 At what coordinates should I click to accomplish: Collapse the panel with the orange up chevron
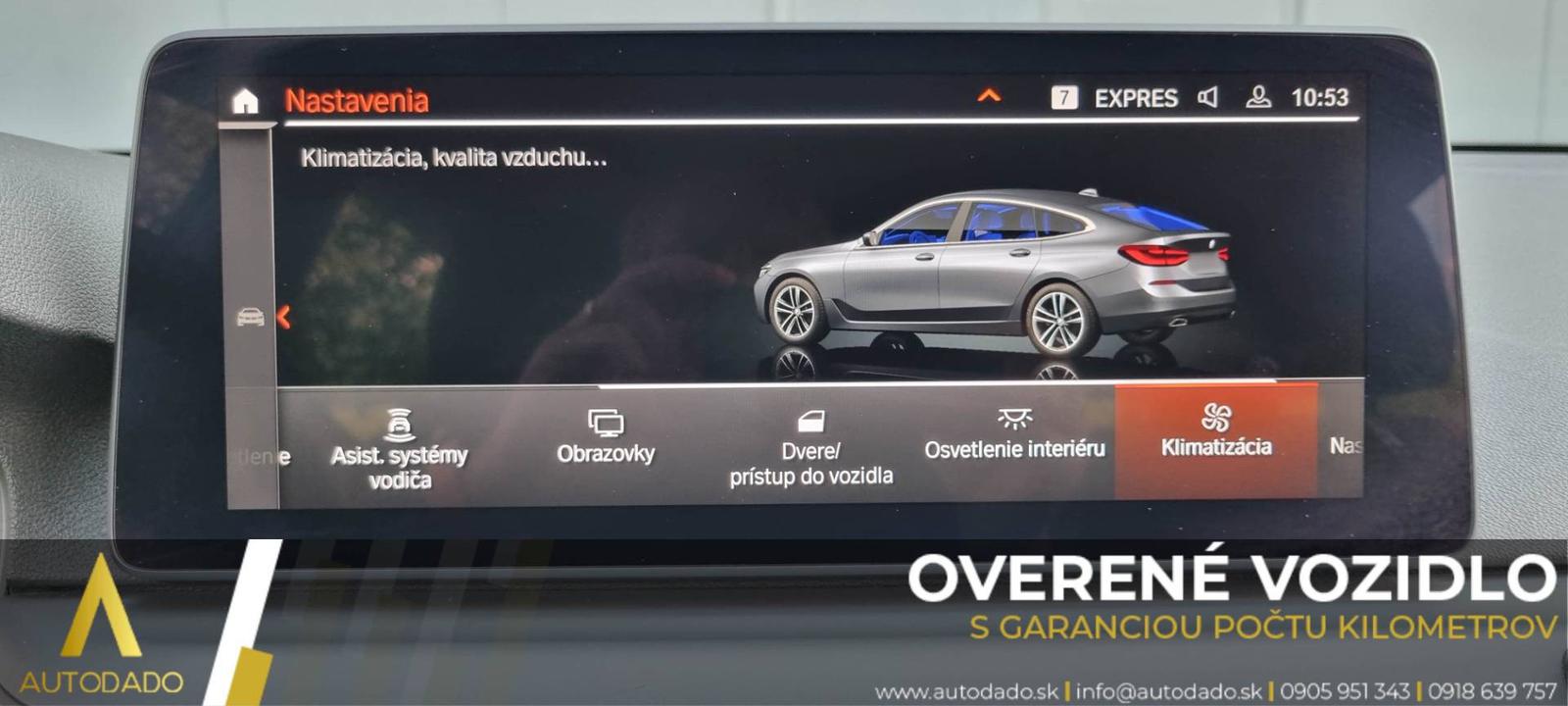[989, 96]
